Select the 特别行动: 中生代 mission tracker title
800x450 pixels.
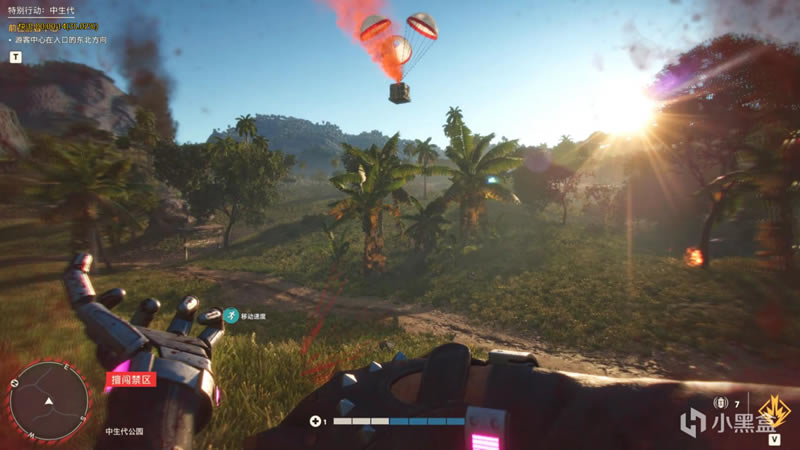(51, 10)
